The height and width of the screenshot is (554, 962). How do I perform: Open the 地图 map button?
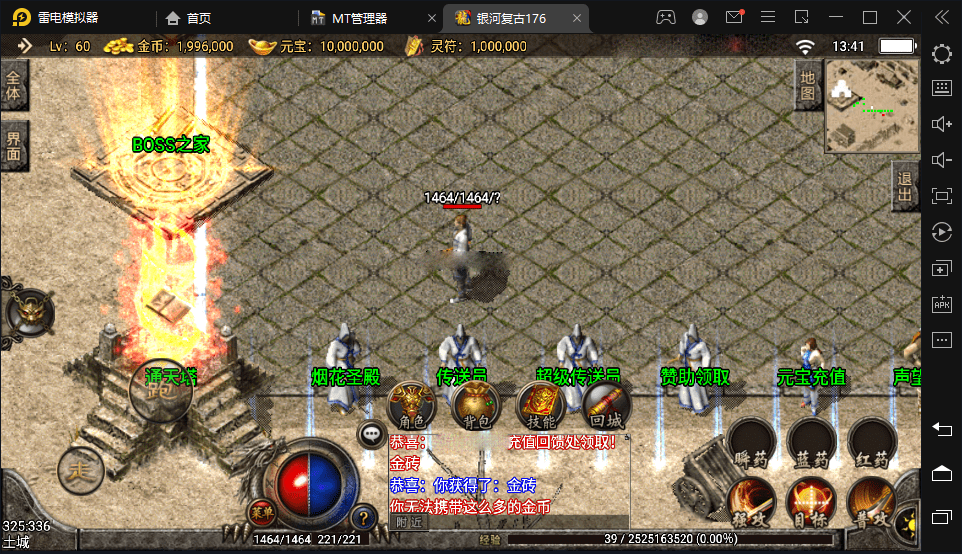(x=808, y=86)
